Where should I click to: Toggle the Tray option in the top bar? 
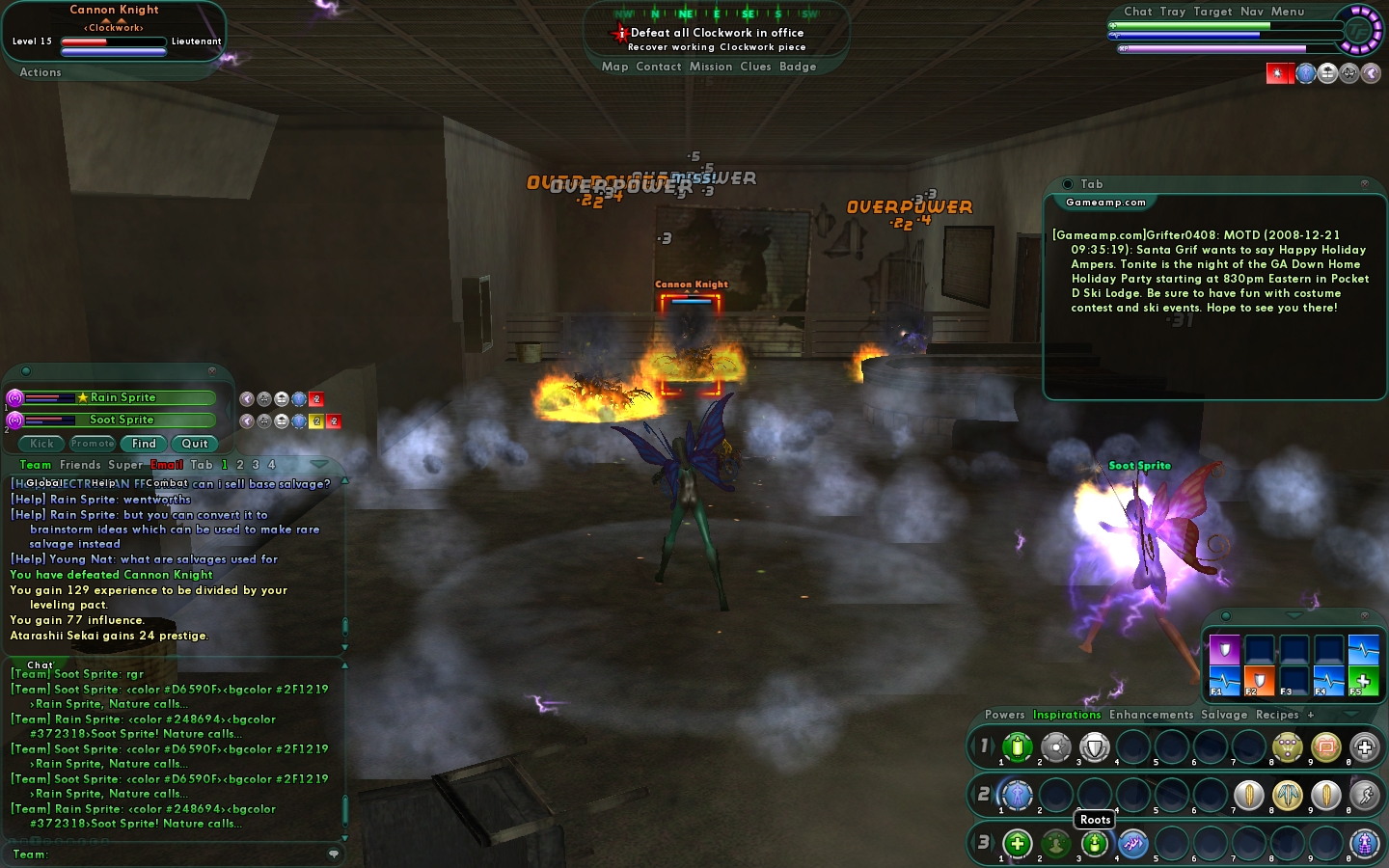tap(1173, 12)
